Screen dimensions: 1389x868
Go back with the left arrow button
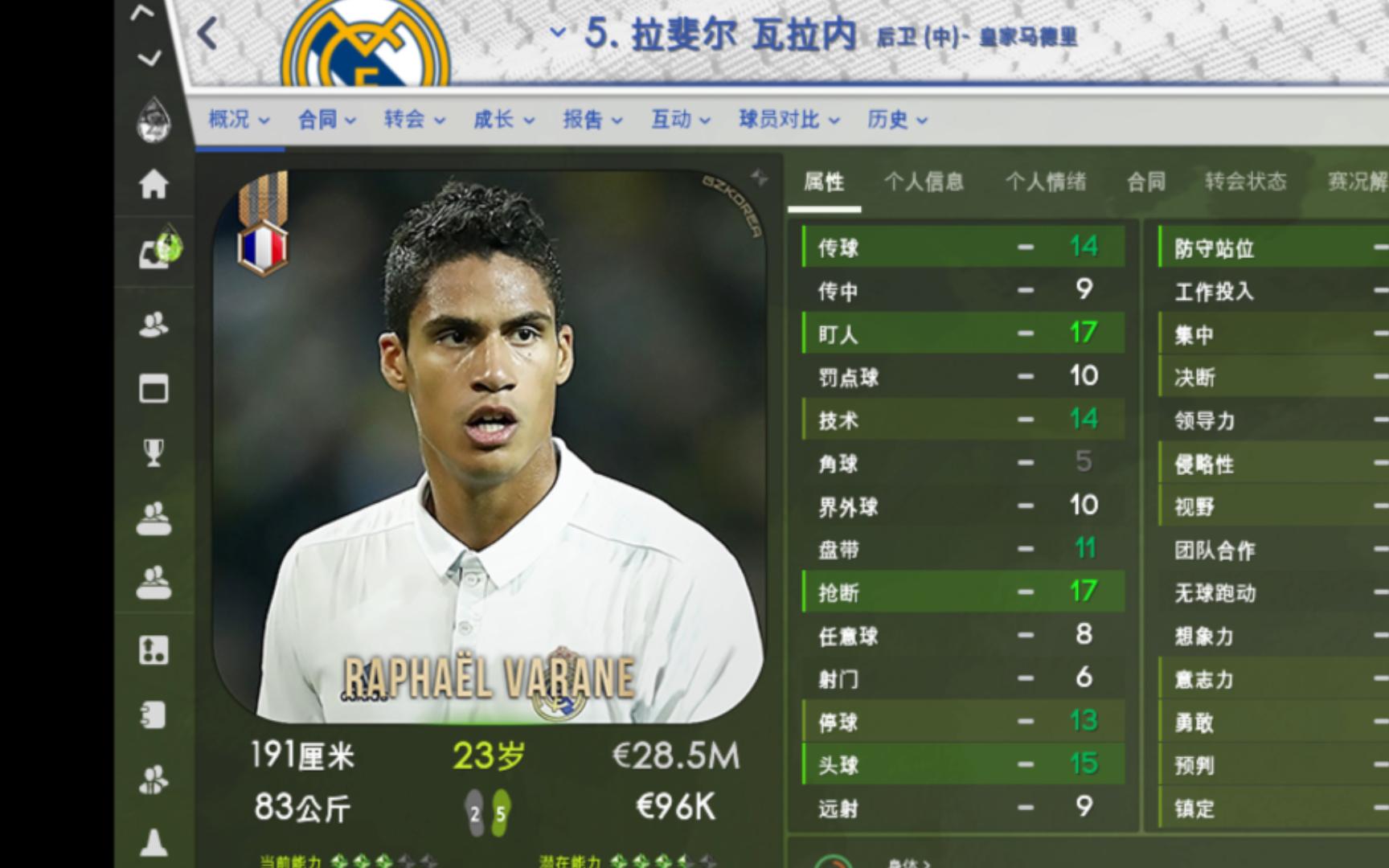tap(207, 34)
